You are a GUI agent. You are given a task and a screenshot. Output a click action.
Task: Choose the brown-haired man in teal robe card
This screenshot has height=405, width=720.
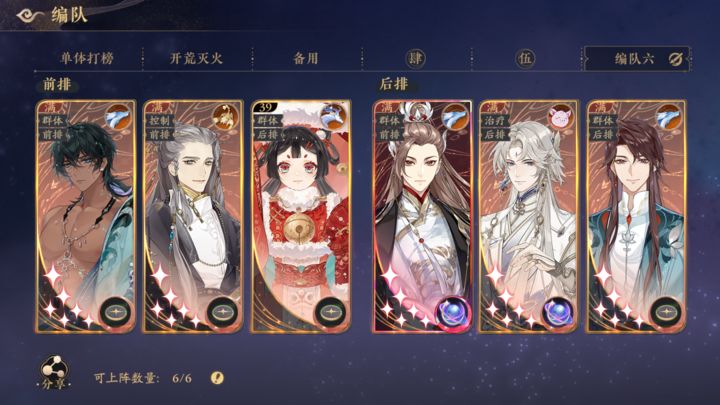pos(637,215)
